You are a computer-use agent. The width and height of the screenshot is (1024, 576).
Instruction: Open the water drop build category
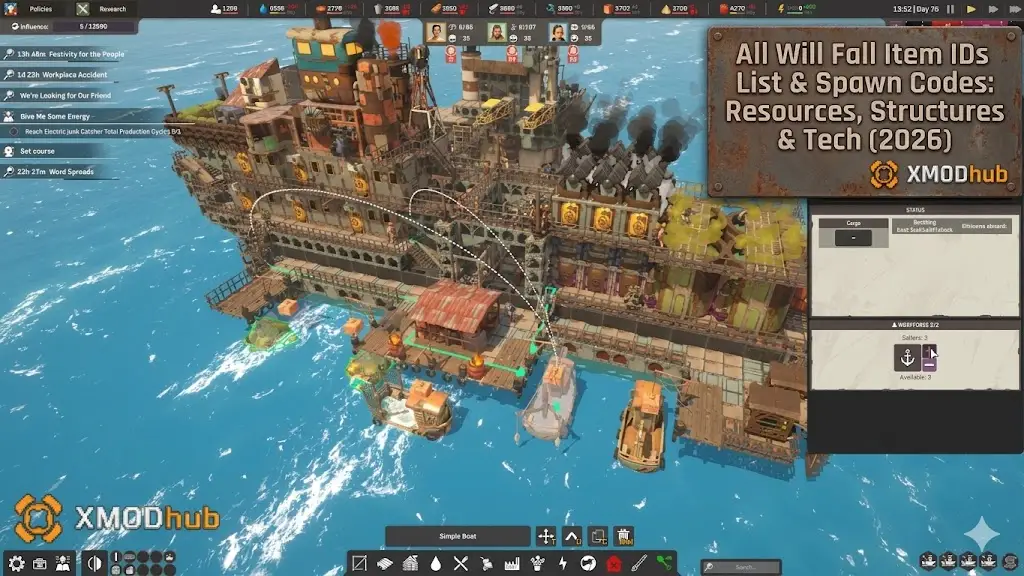point(435,564)
